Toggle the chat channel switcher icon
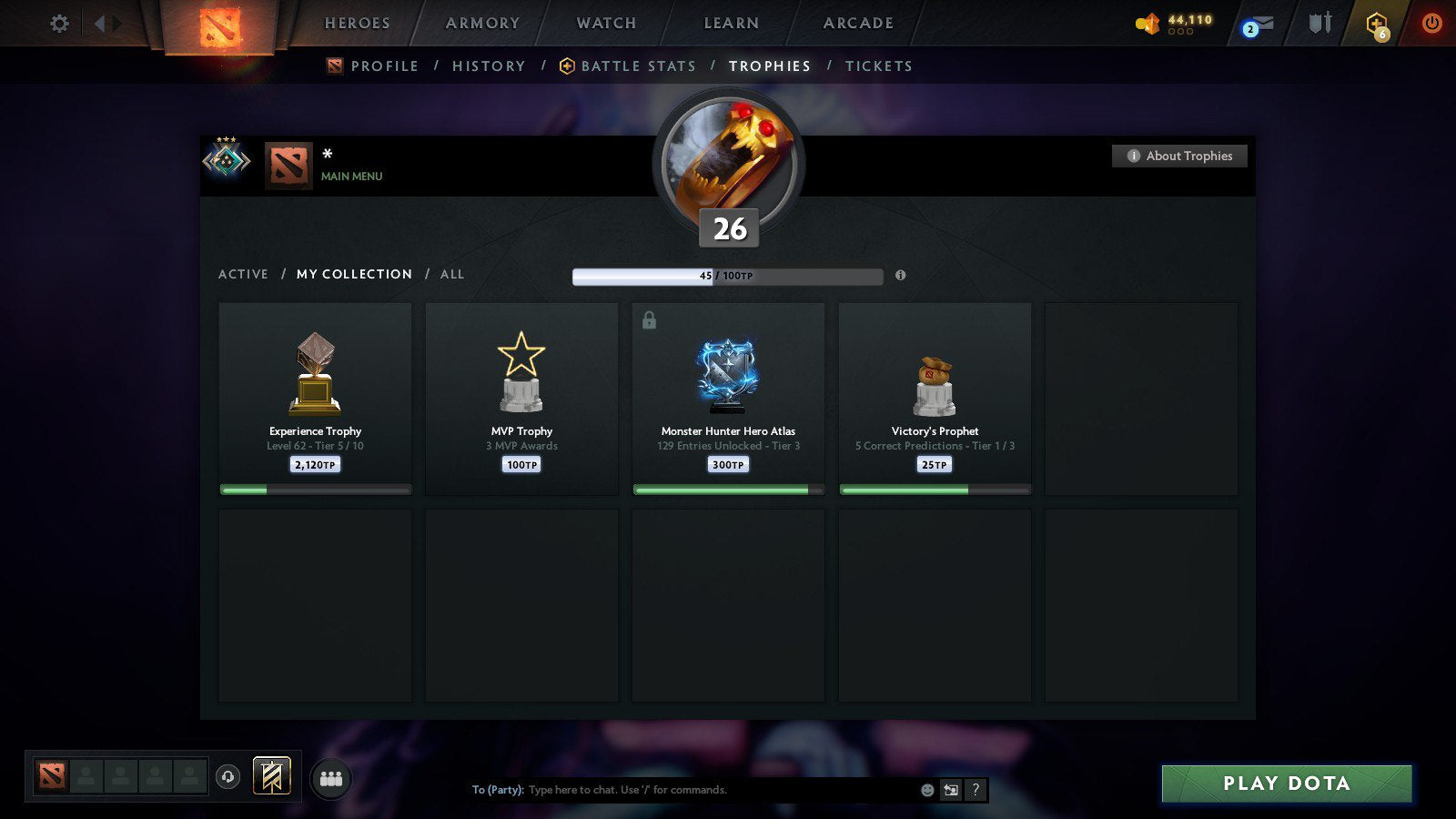1456x819 pixels. [949, 790]
